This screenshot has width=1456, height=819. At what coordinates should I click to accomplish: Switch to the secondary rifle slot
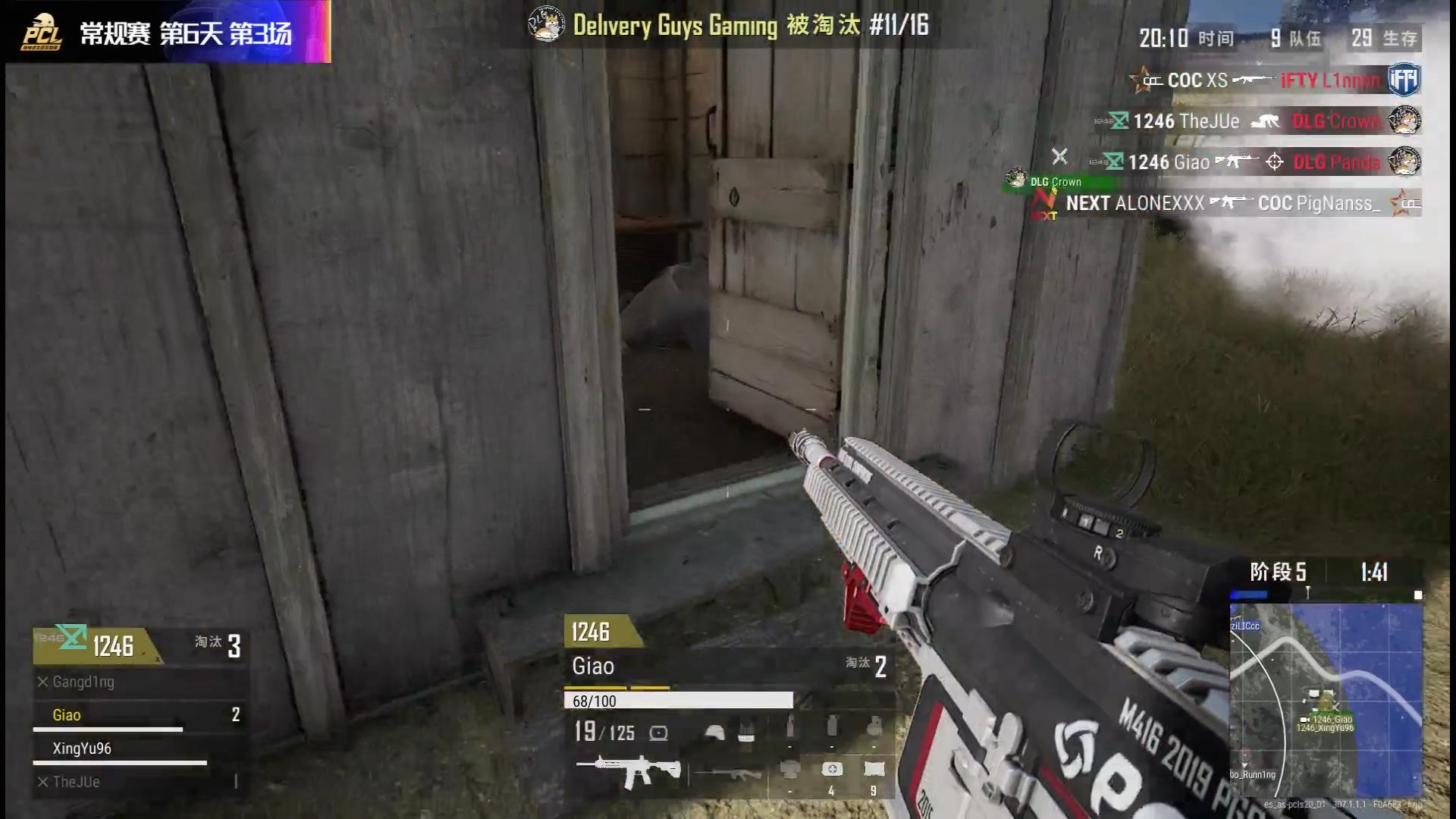(728, 773)
